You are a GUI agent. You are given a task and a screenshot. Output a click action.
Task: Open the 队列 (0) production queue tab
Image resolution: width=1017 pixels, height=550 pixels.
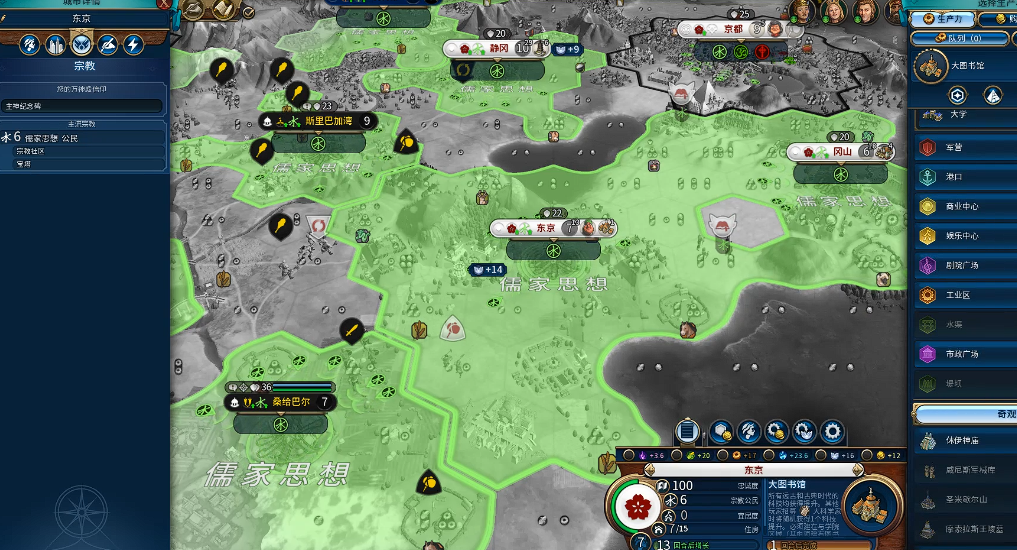960,38
